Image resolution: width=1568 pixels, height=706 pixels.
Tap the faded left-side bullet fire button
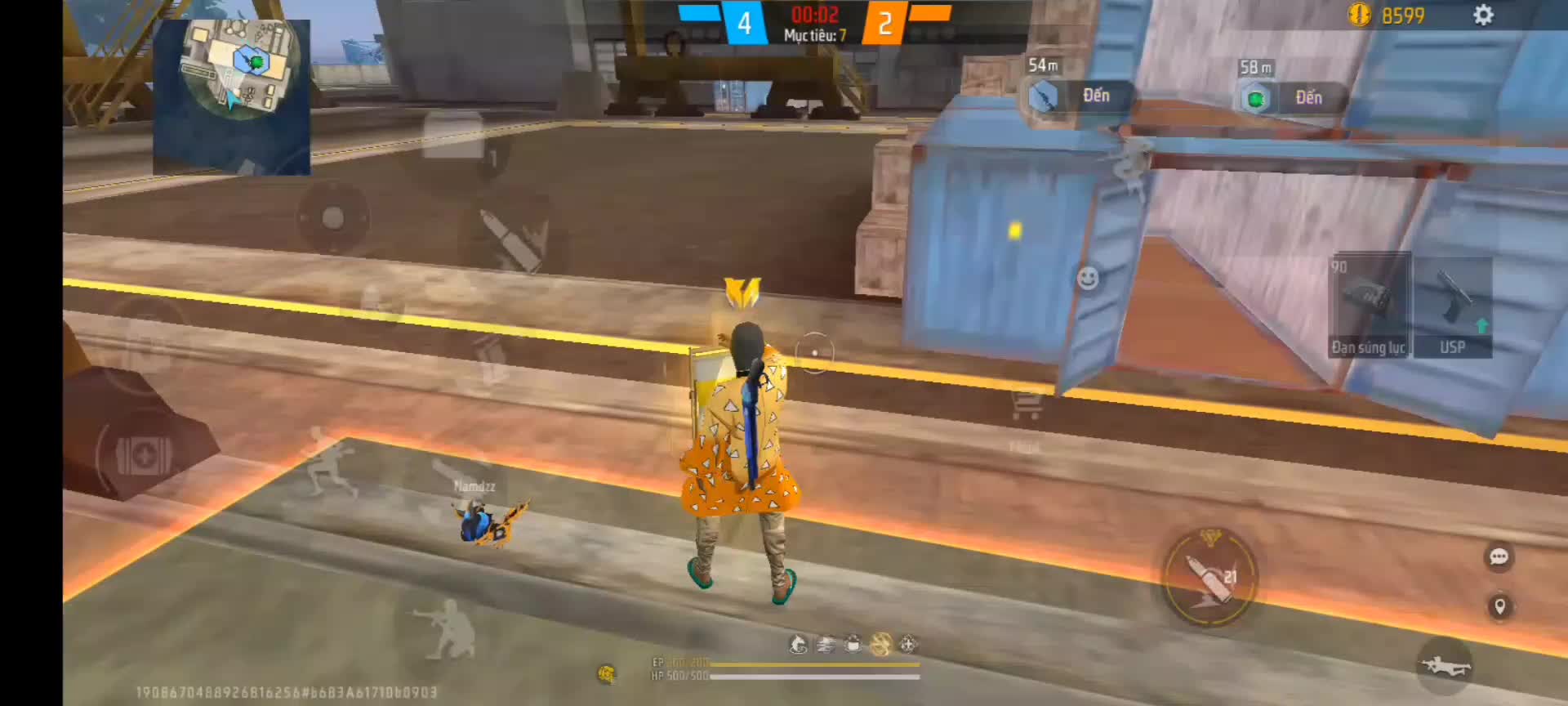click(x=512, y=239)
